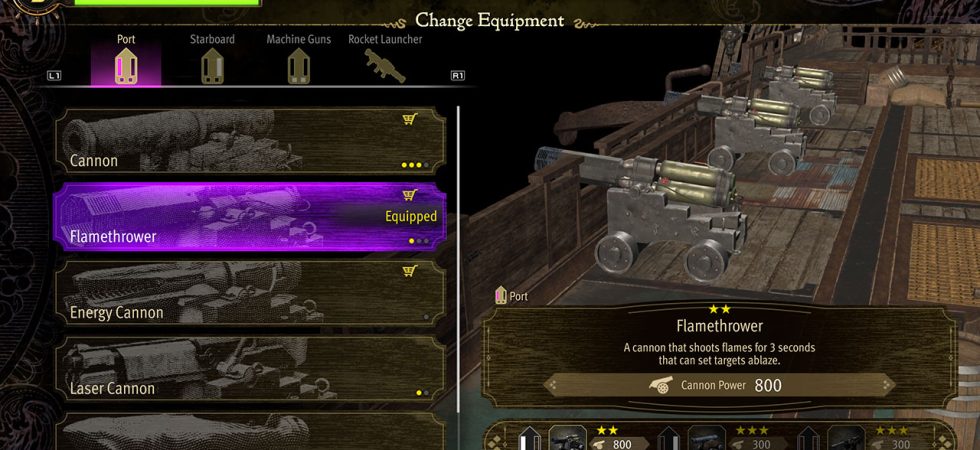The image size is (980, 450).
Task: Switch to the Rocket Launcher tab
Action: click(385, 62)
